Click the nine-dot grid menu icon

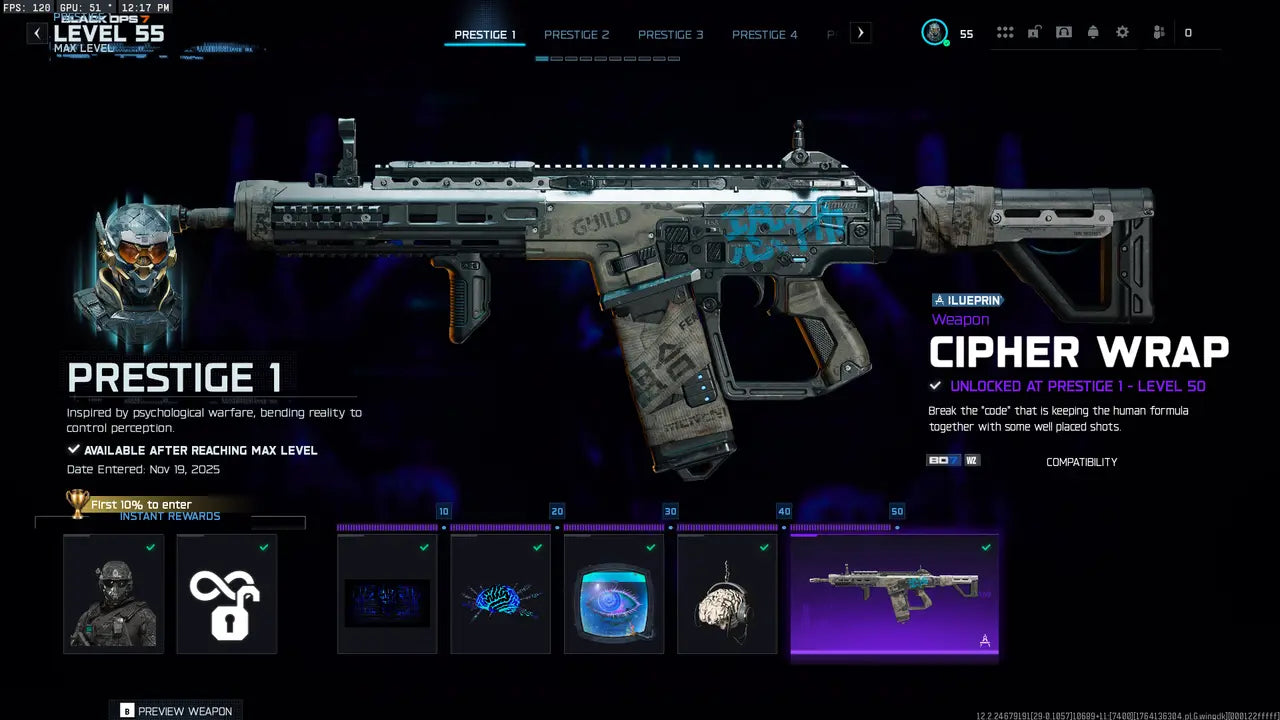(1005, 32)
